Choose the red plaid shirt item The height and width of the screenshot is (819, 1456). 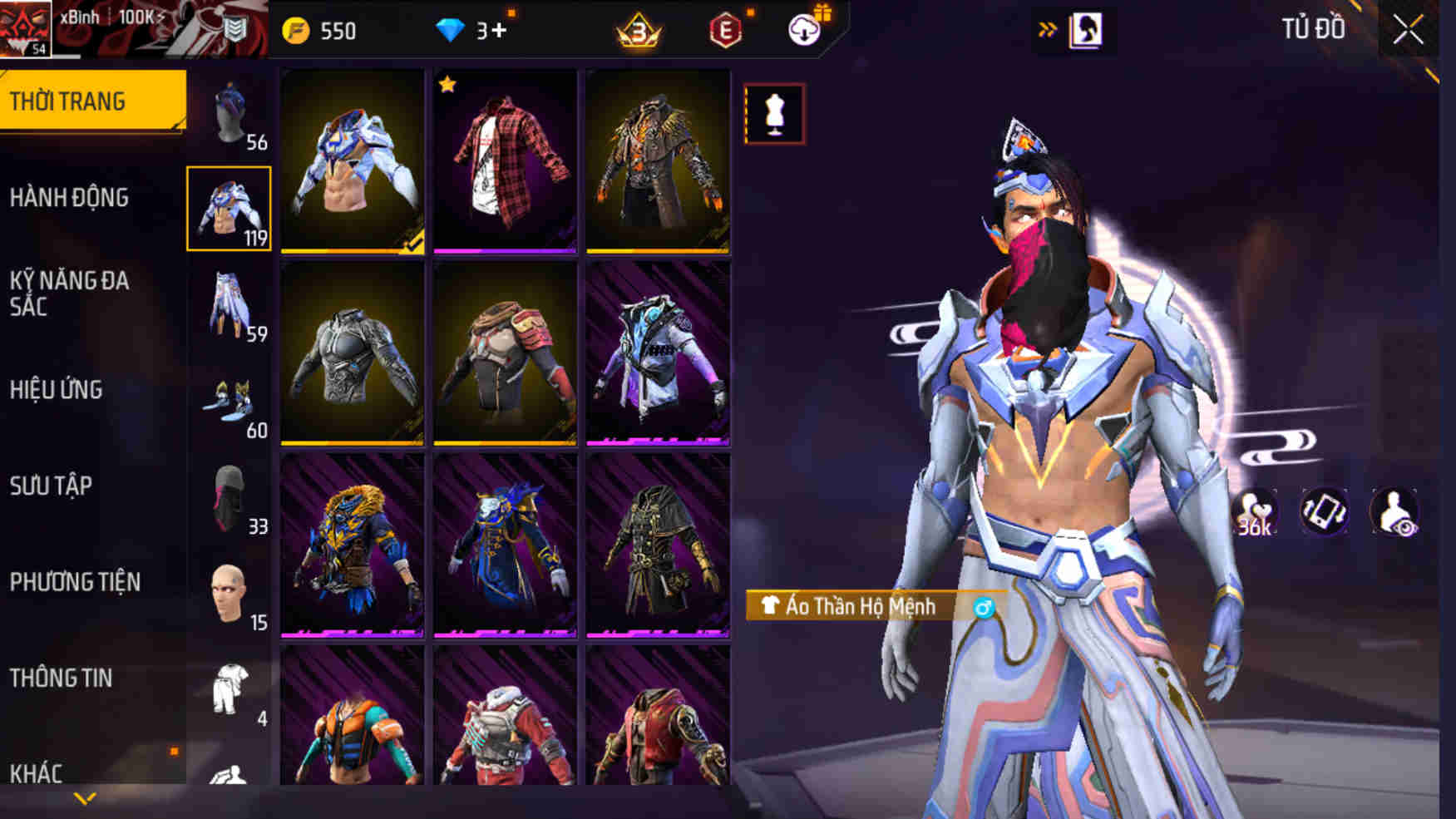505,161
